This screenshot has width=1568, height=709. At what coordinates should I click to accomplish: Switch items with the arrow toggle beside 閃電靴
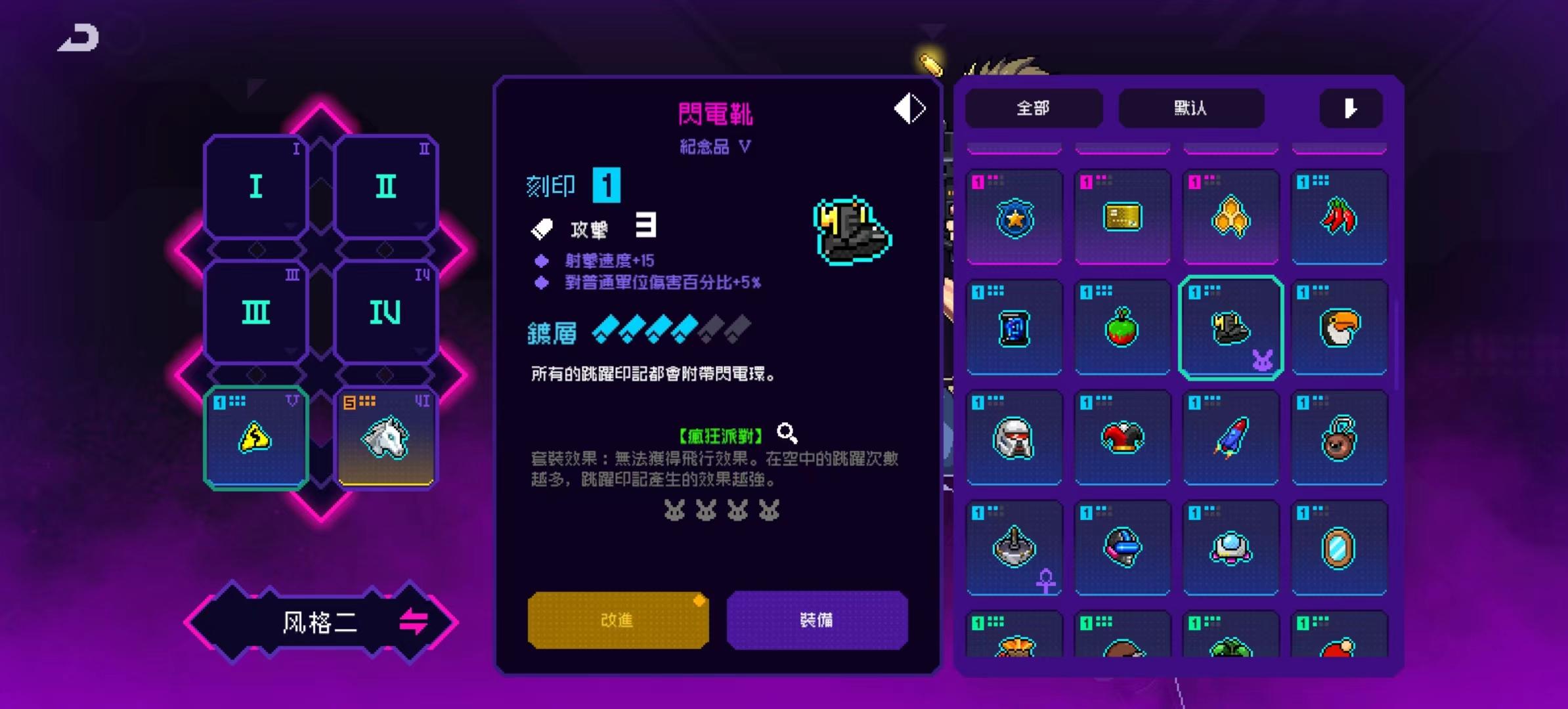909,108
